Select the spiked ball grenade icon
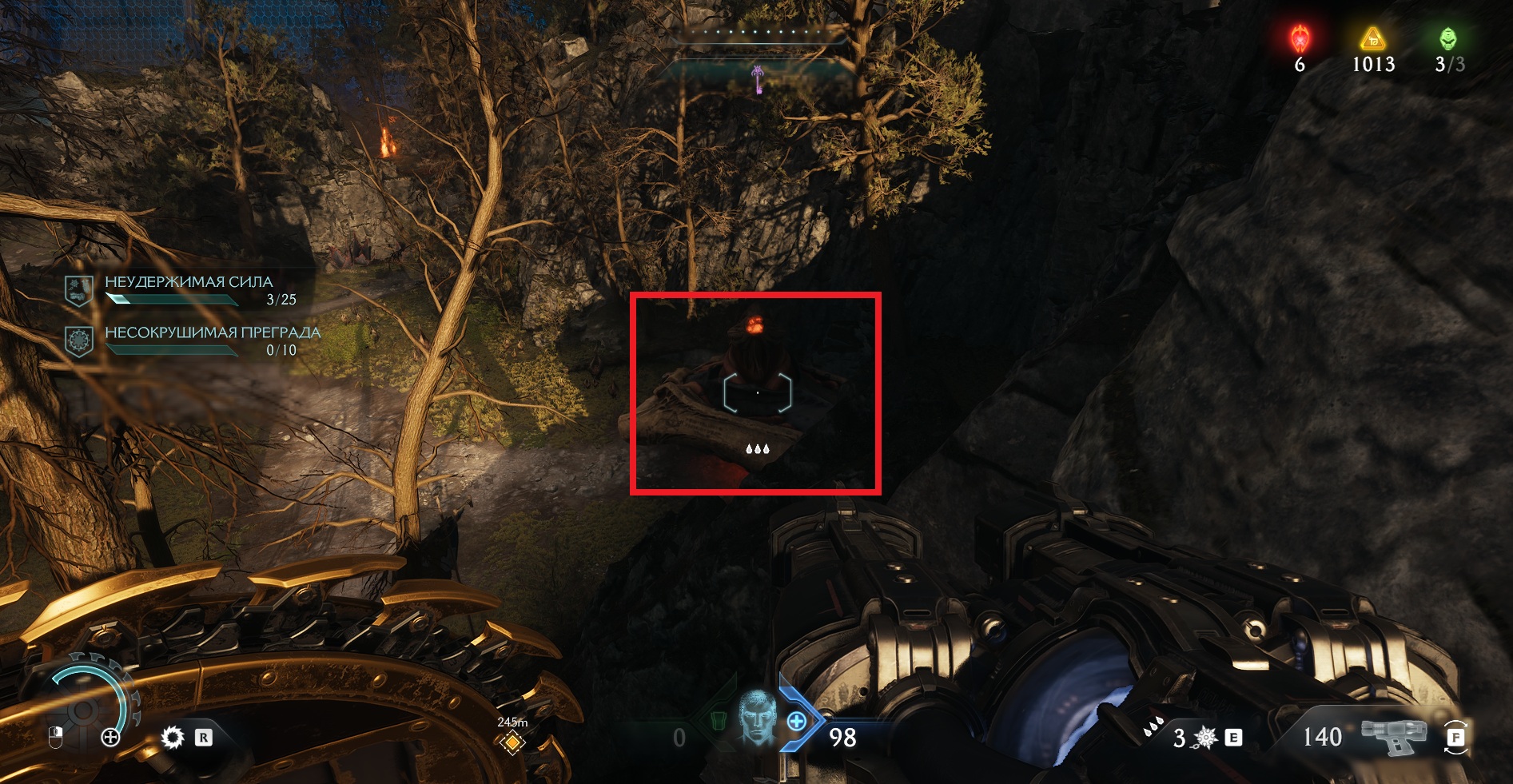1513x784 pixels. (x=1205, y=738)
